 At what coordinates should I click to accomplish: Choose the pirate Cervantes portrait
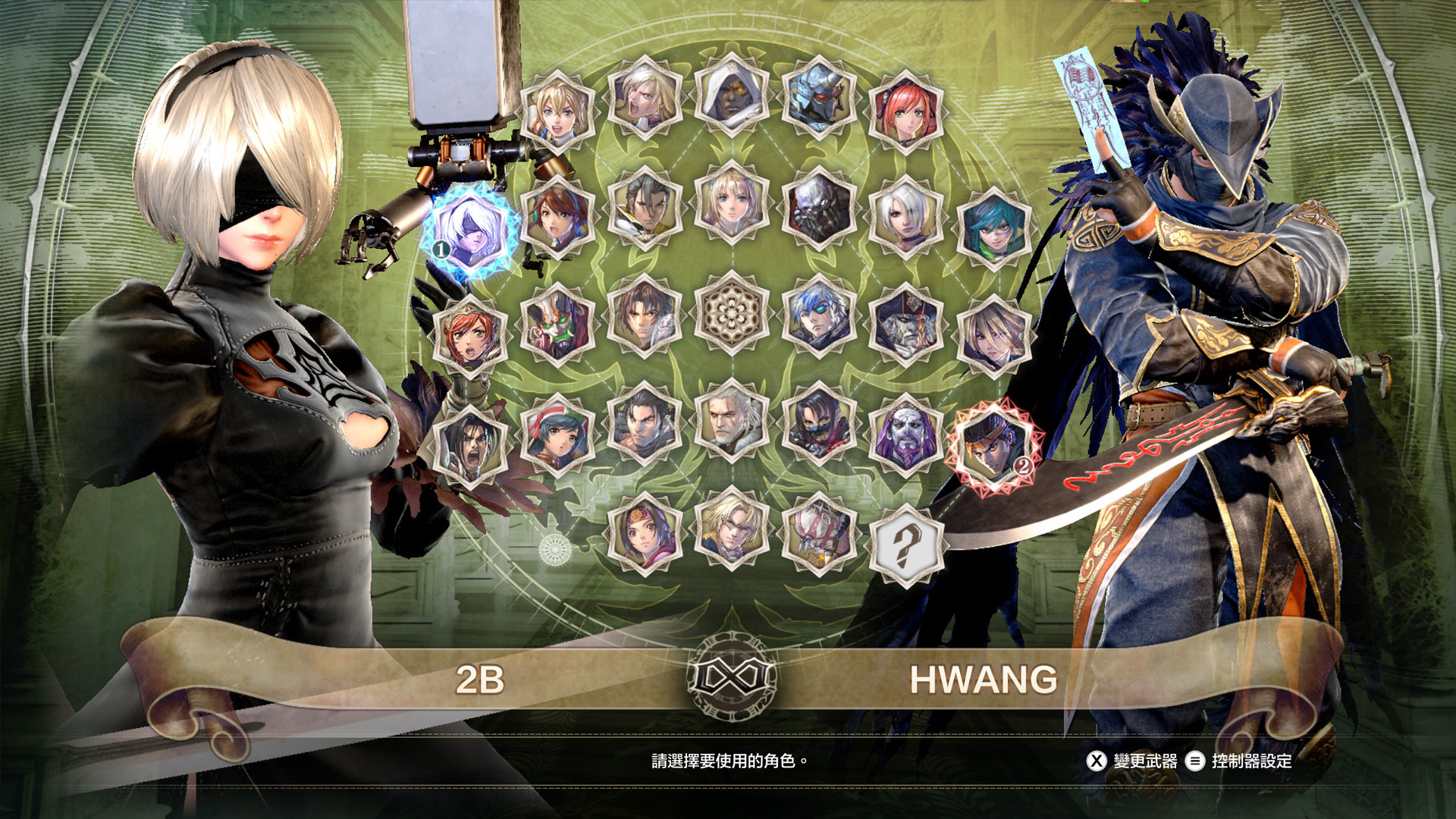click(906, 325)
